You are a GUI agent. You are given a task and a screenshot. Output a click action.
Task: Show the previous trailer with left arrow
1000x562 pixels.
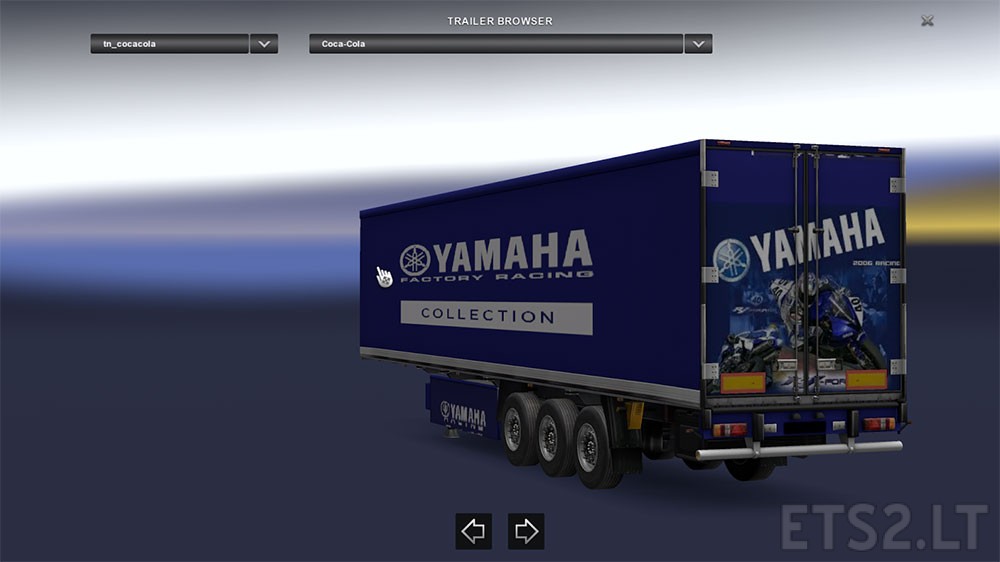coord(473,531)
